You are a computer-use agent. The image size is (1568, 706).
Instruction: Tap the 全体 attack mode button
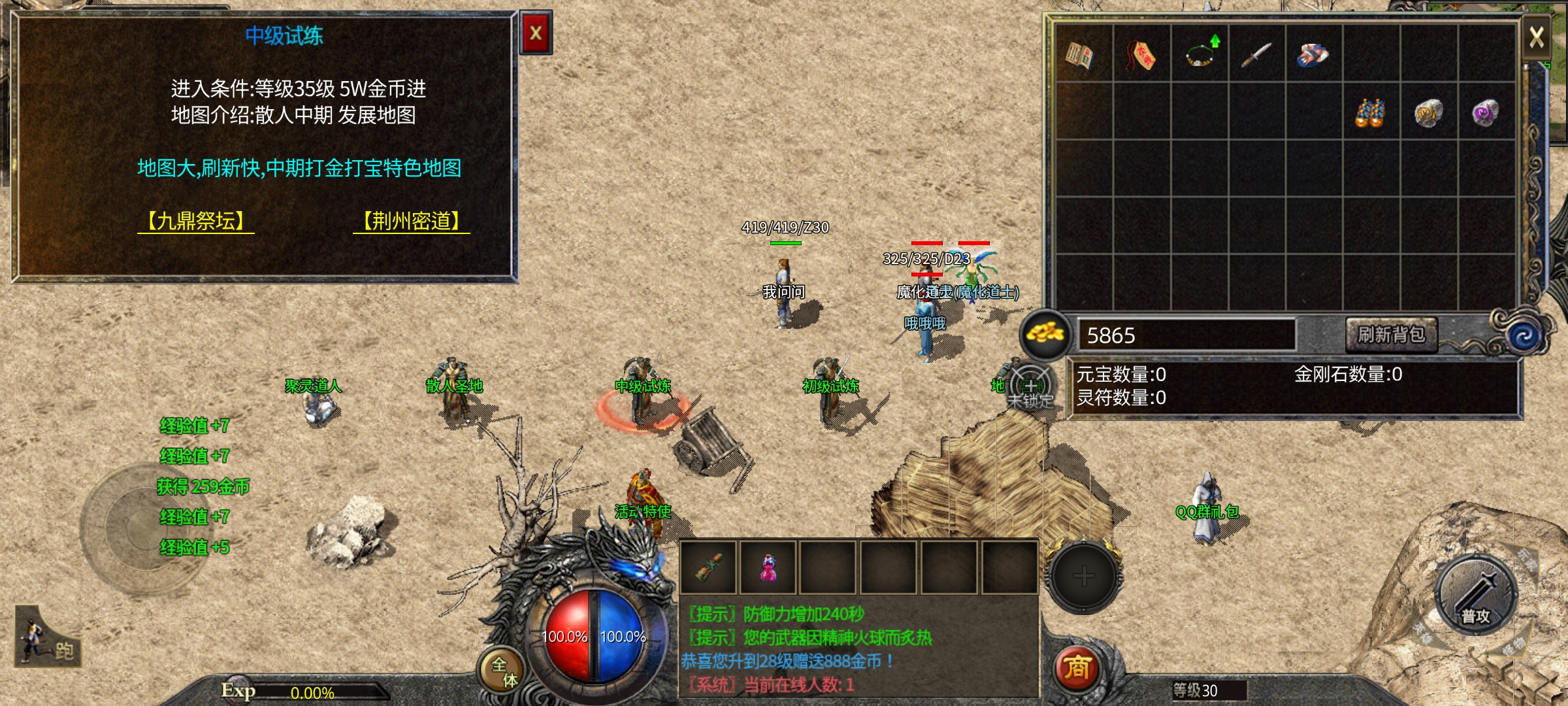tap(504, 671)
